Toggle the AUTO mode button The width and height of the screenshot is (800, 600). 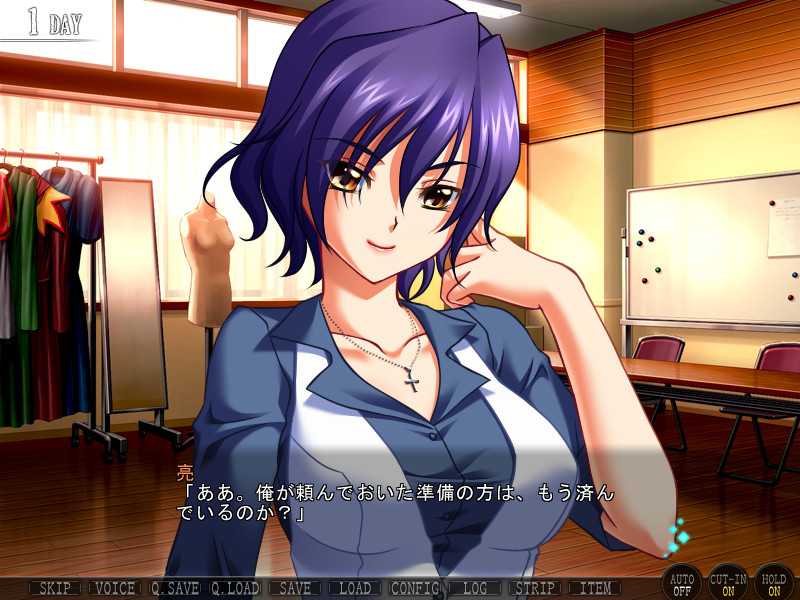681,582
